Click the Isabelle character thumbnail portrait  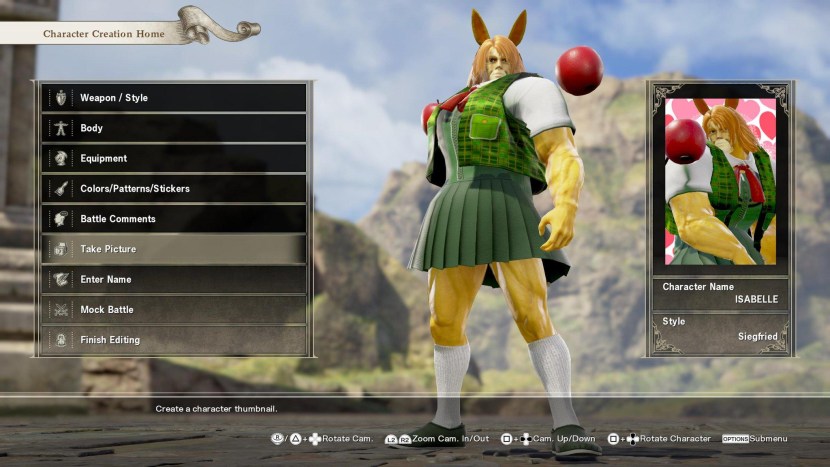pos(719,181)
